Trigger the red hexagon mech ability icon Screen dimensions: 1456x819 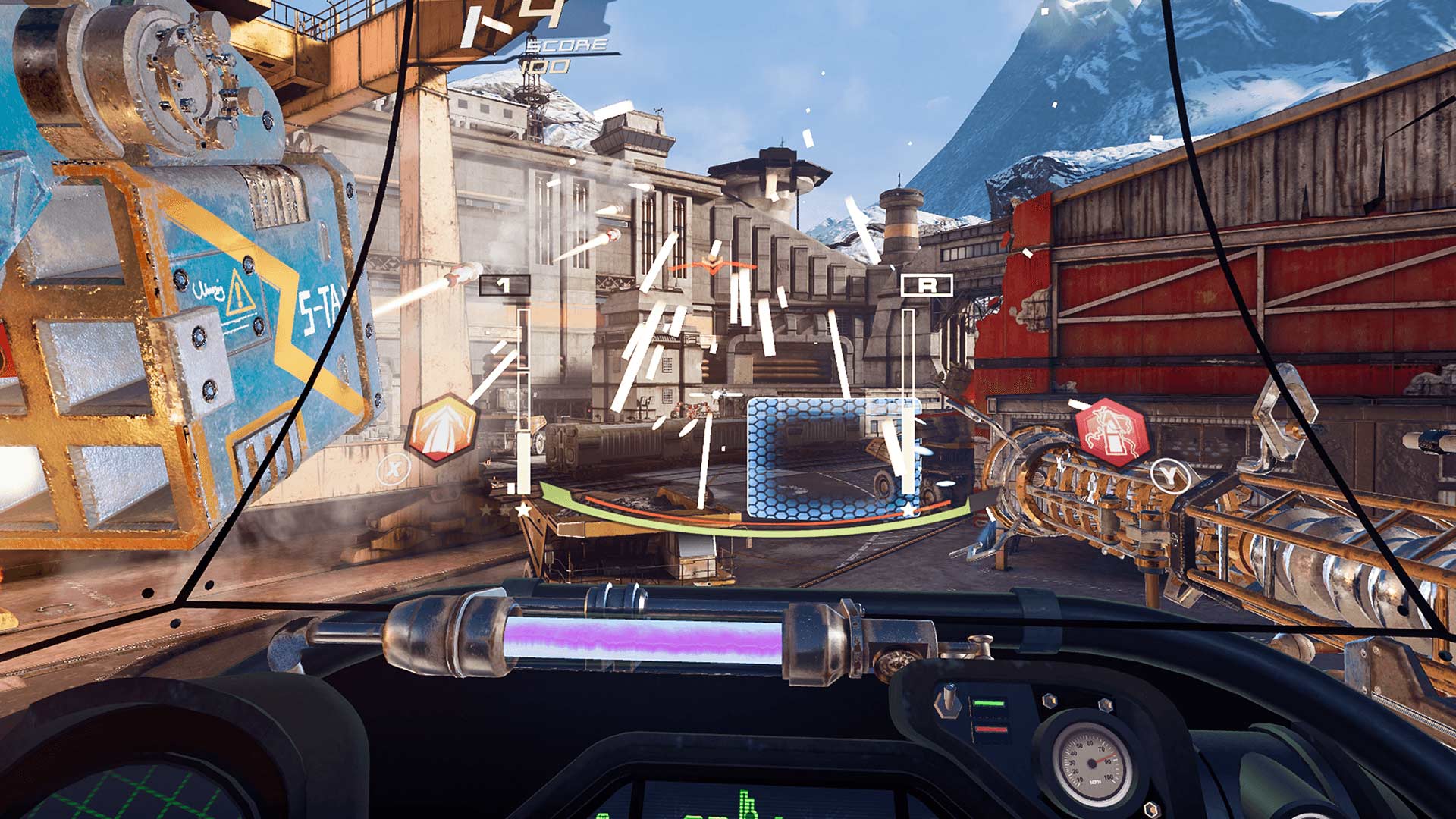pos(1111,433)
